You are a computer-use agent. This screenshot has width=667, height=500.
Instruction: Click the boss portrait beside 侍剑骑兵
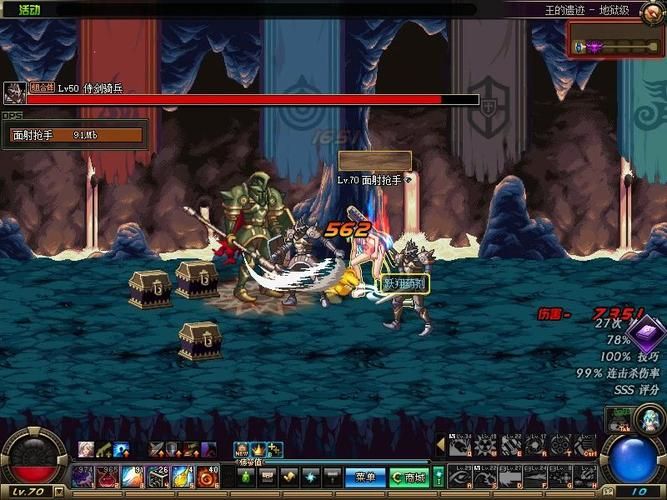14,93
